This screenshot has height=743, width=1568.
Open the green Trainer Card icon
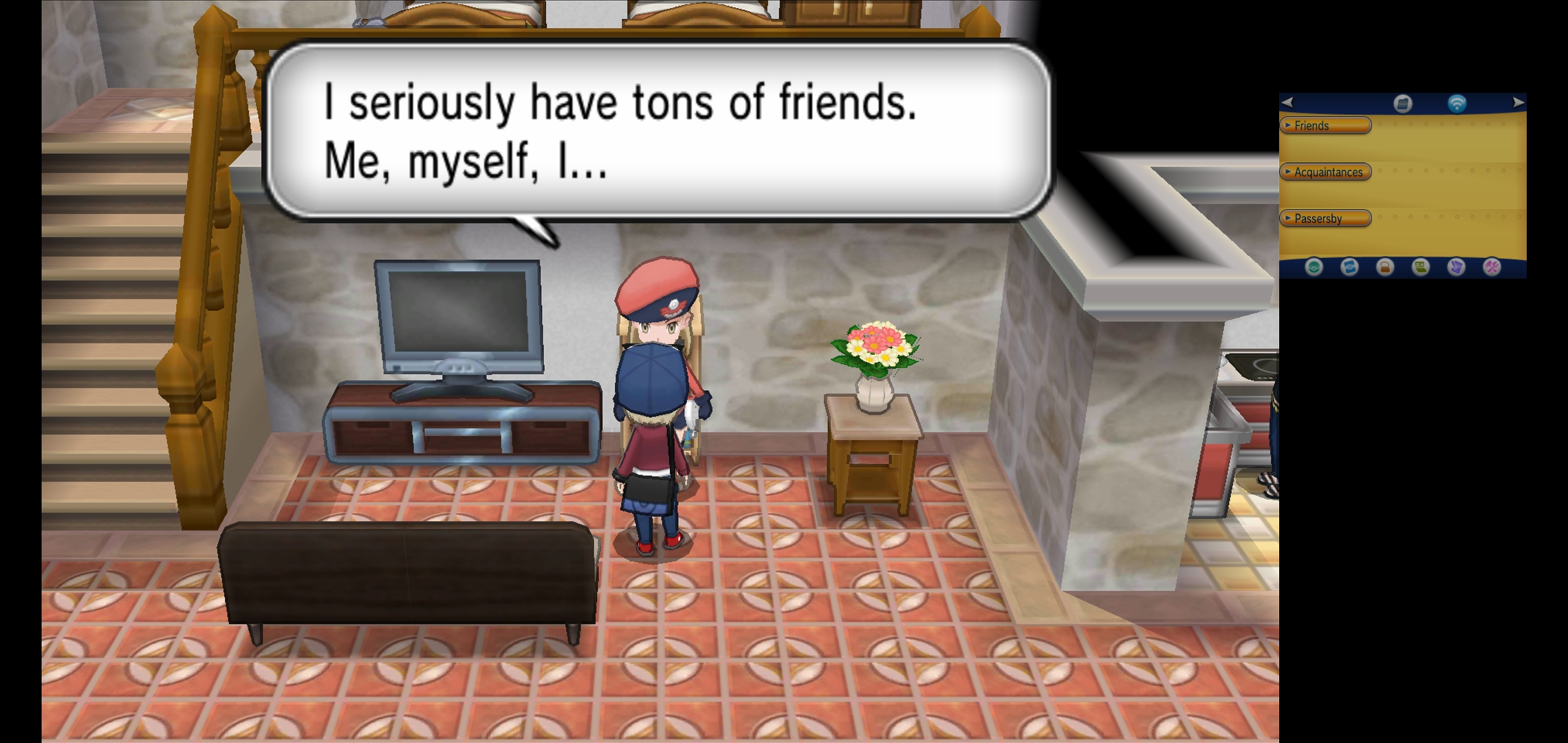point(1421,266)
